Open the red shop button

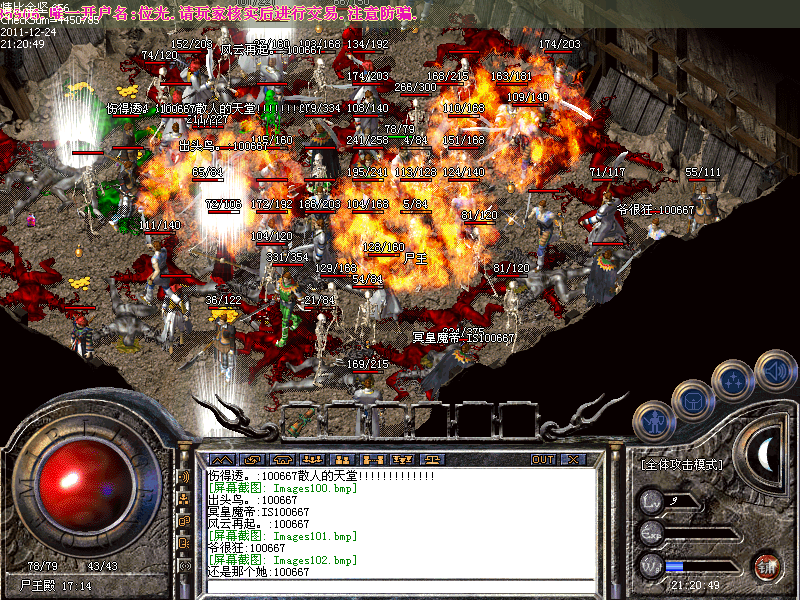768,567
